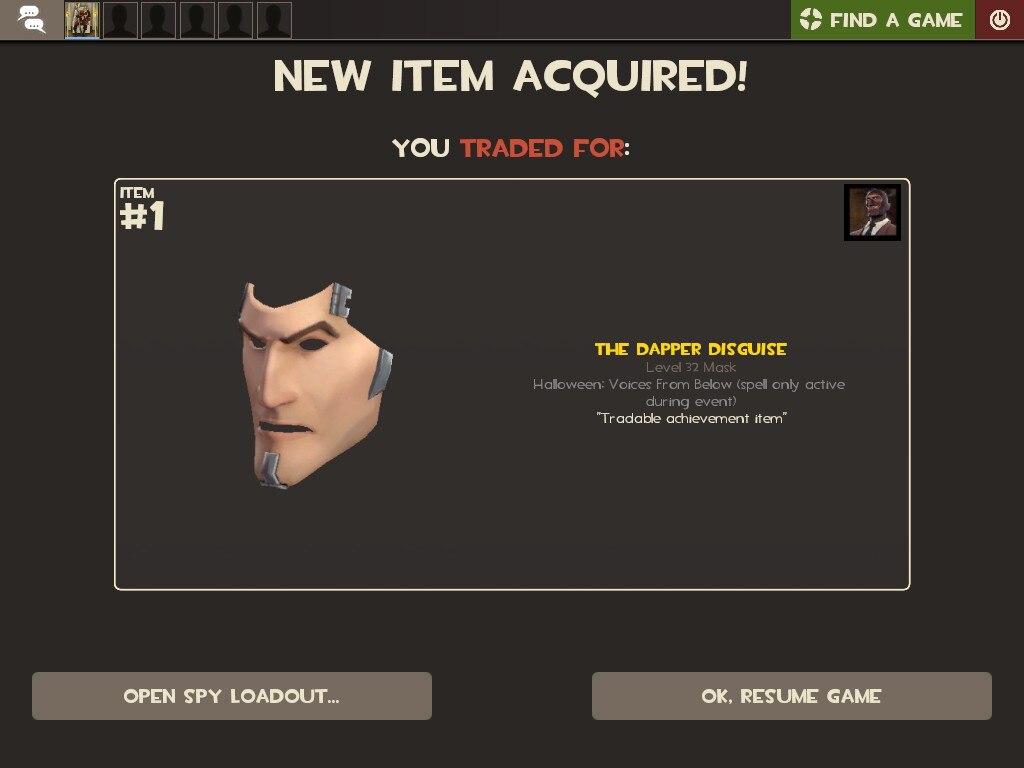Viewport: 1024px width, 768px height.
Task: Click the red power quit button
Action: [999, 20]
